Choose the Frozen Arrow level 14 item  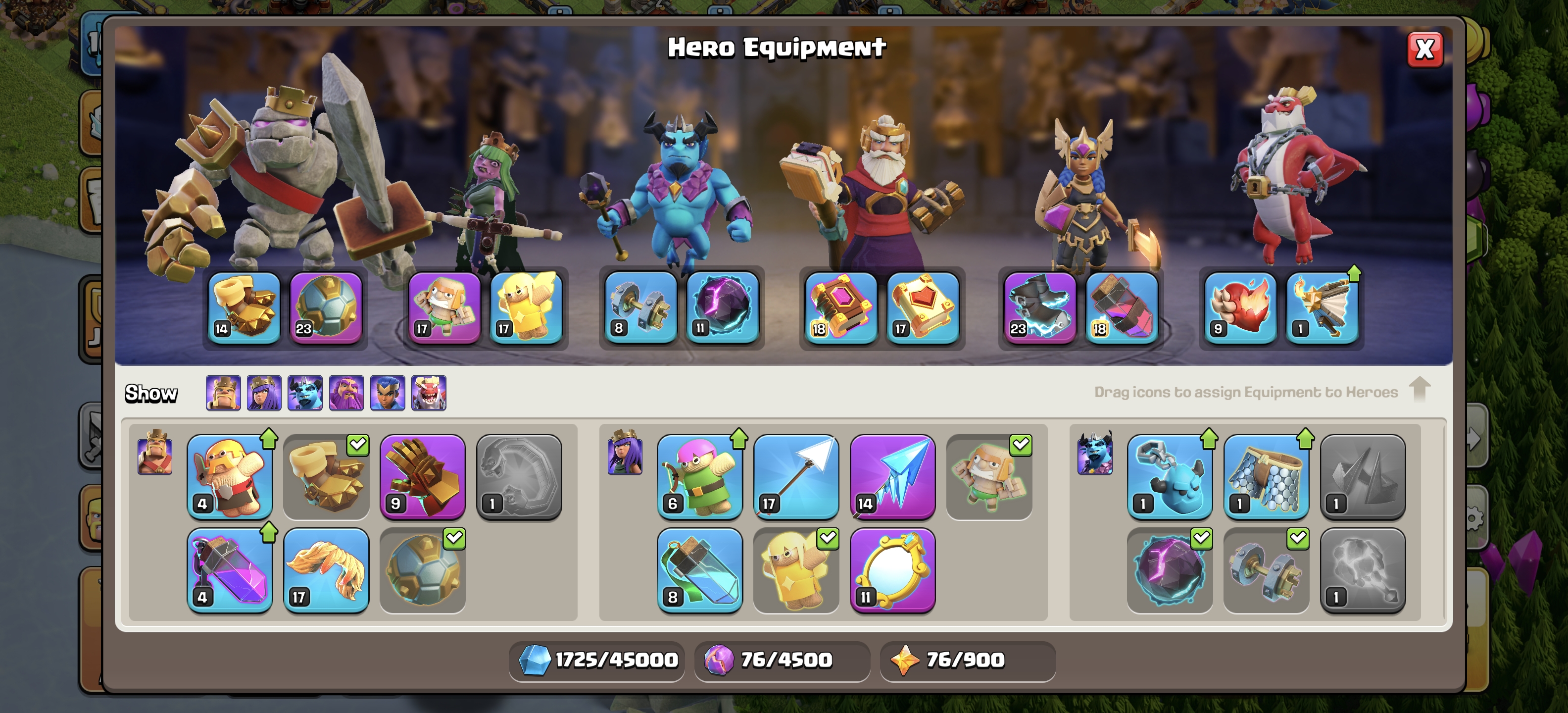[x=892, y=477]
